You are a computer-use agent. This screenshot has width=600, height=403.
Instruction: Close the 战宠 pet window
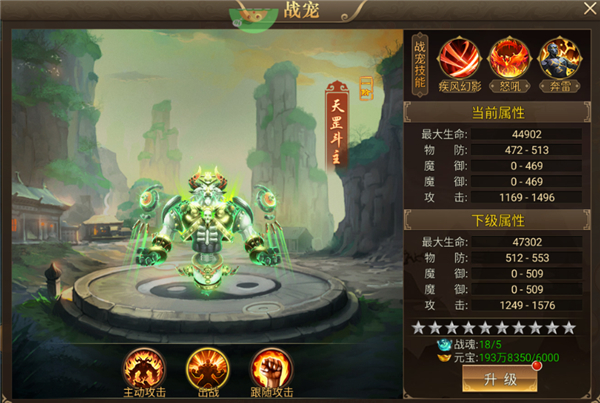(x=585, y=13)
